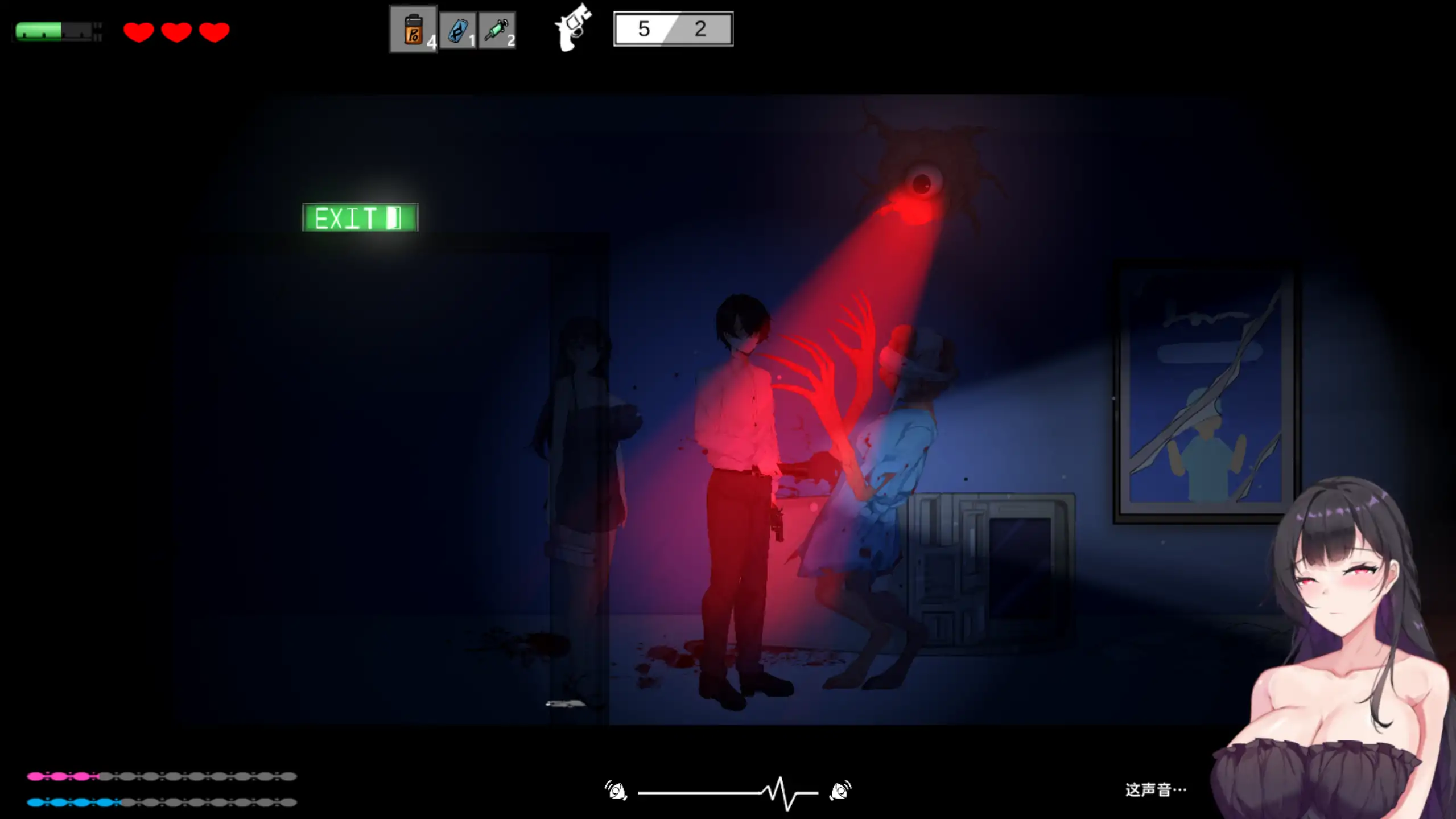This screenshot has width=1456, height=819.
Task: Open the ammo counter showing 5 and 2
Action: pyautogui.click(x=673, y=28)
